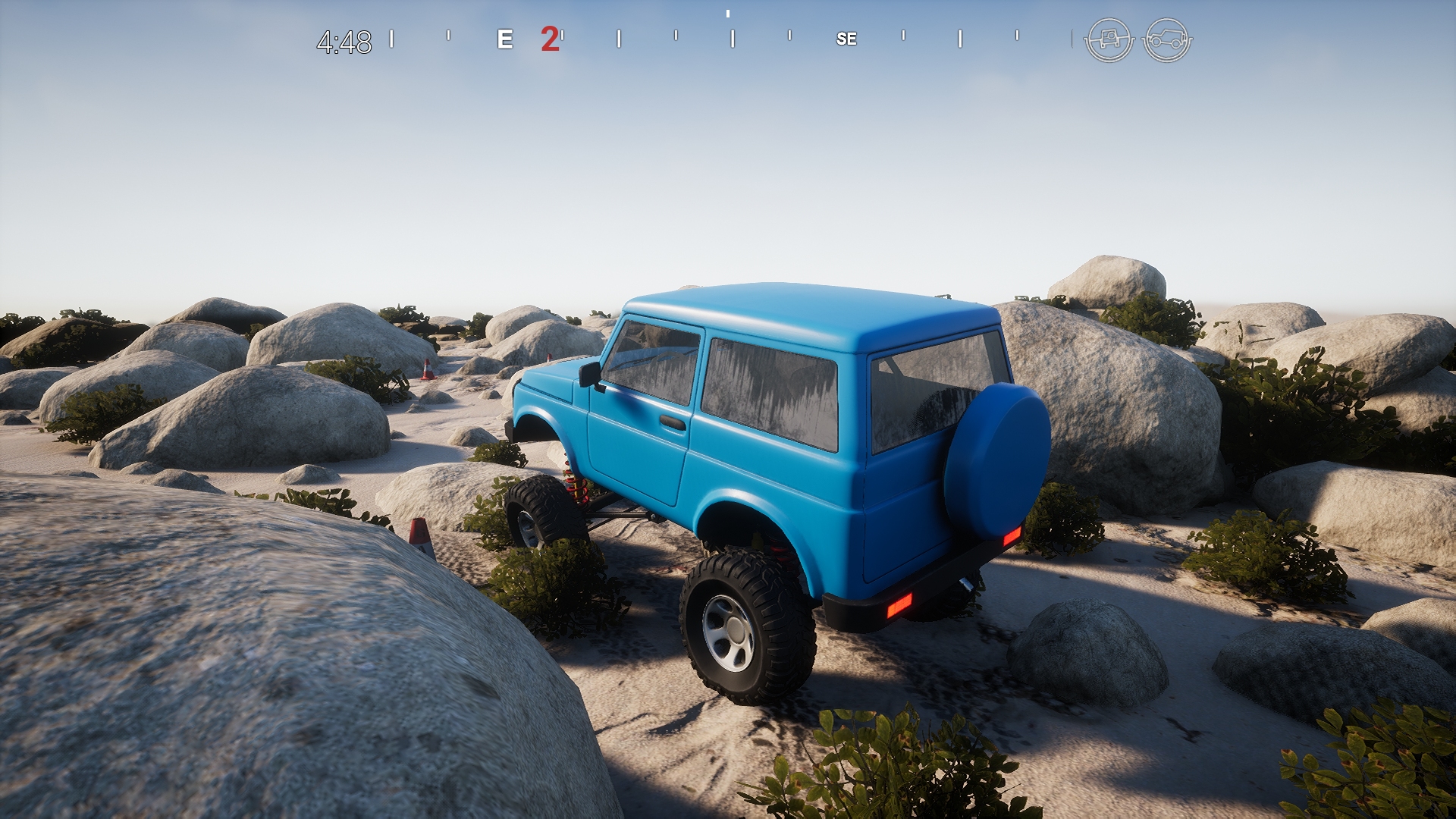Viewport: 1456px width, 819px height.
Task: Select the red gear indicator showing 2
Action: coord(549,40)
